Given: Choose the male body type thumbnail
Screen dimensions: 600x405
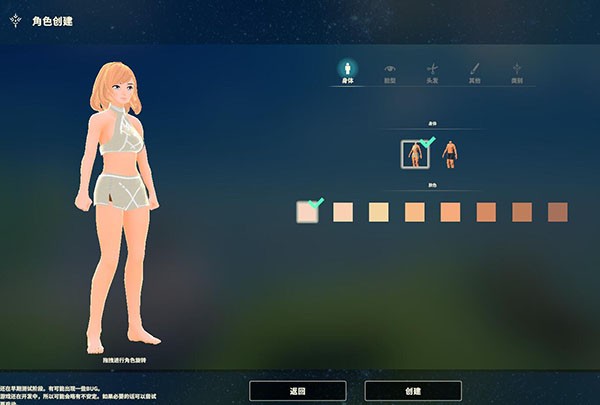Looking at the screenshot, I should 450,154.
